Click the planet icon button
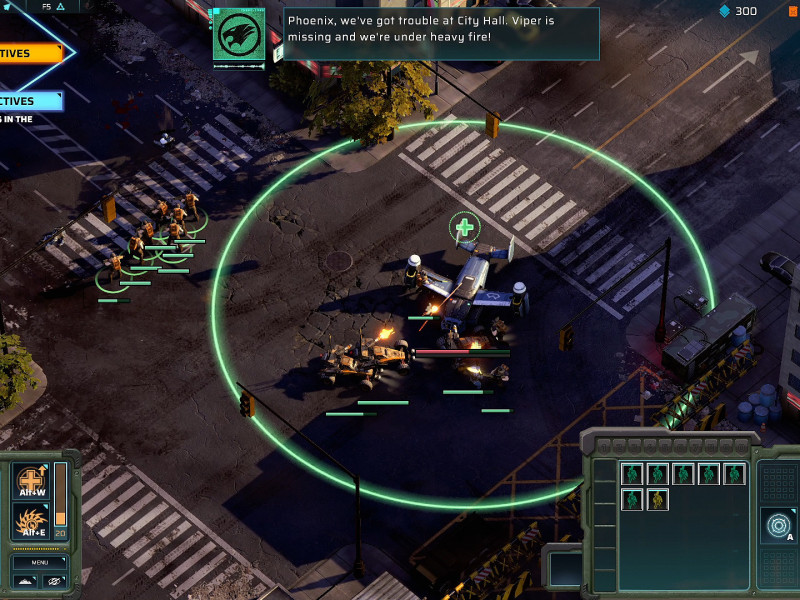Image resolution: width=800 pixels, height=600 pixels. 56,581
